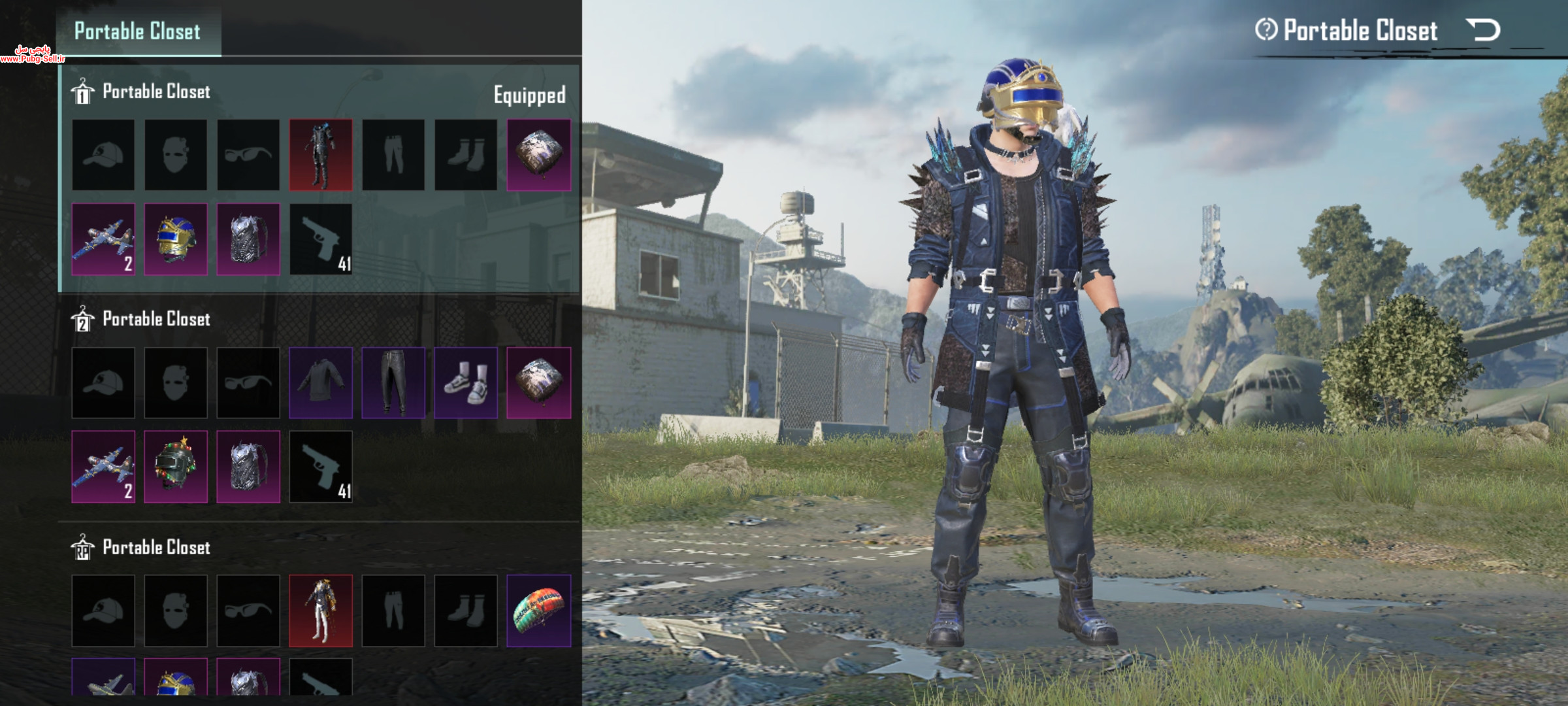
Task: Select the black outfit in closet 1
Action: pos(321,155)
